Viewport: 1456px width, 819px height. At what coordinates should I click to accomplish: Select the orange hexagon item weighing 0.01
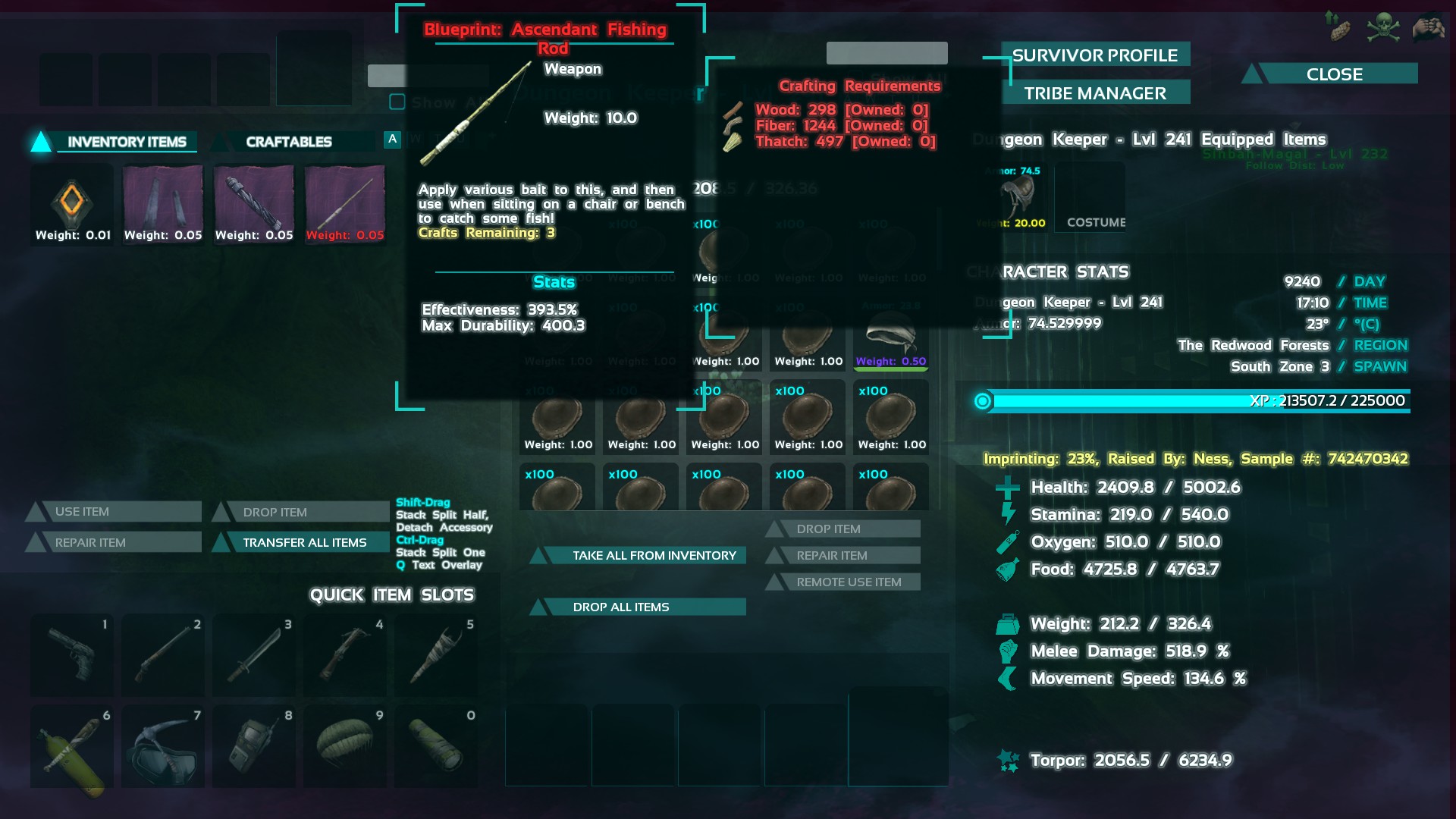[x=72, y=203]
